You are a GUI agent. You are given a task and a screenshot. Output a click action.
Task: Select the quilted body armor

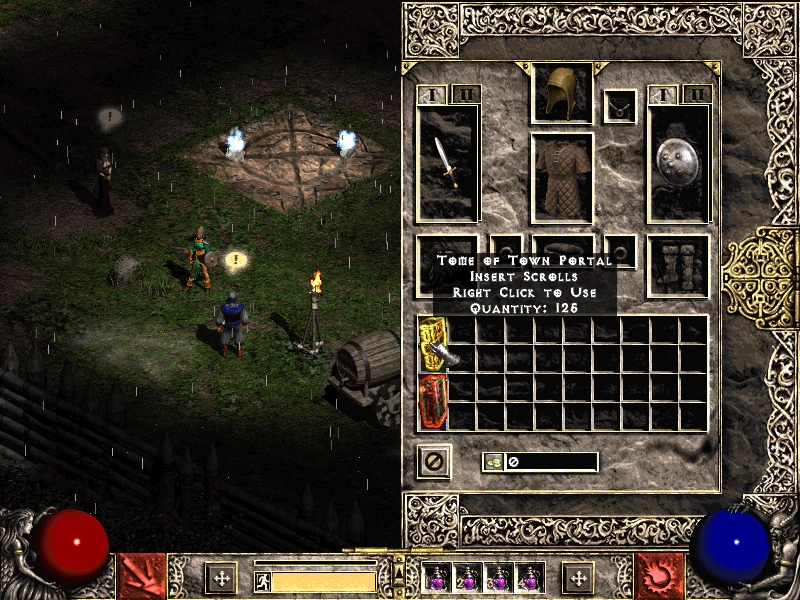[x=562, y=176]
